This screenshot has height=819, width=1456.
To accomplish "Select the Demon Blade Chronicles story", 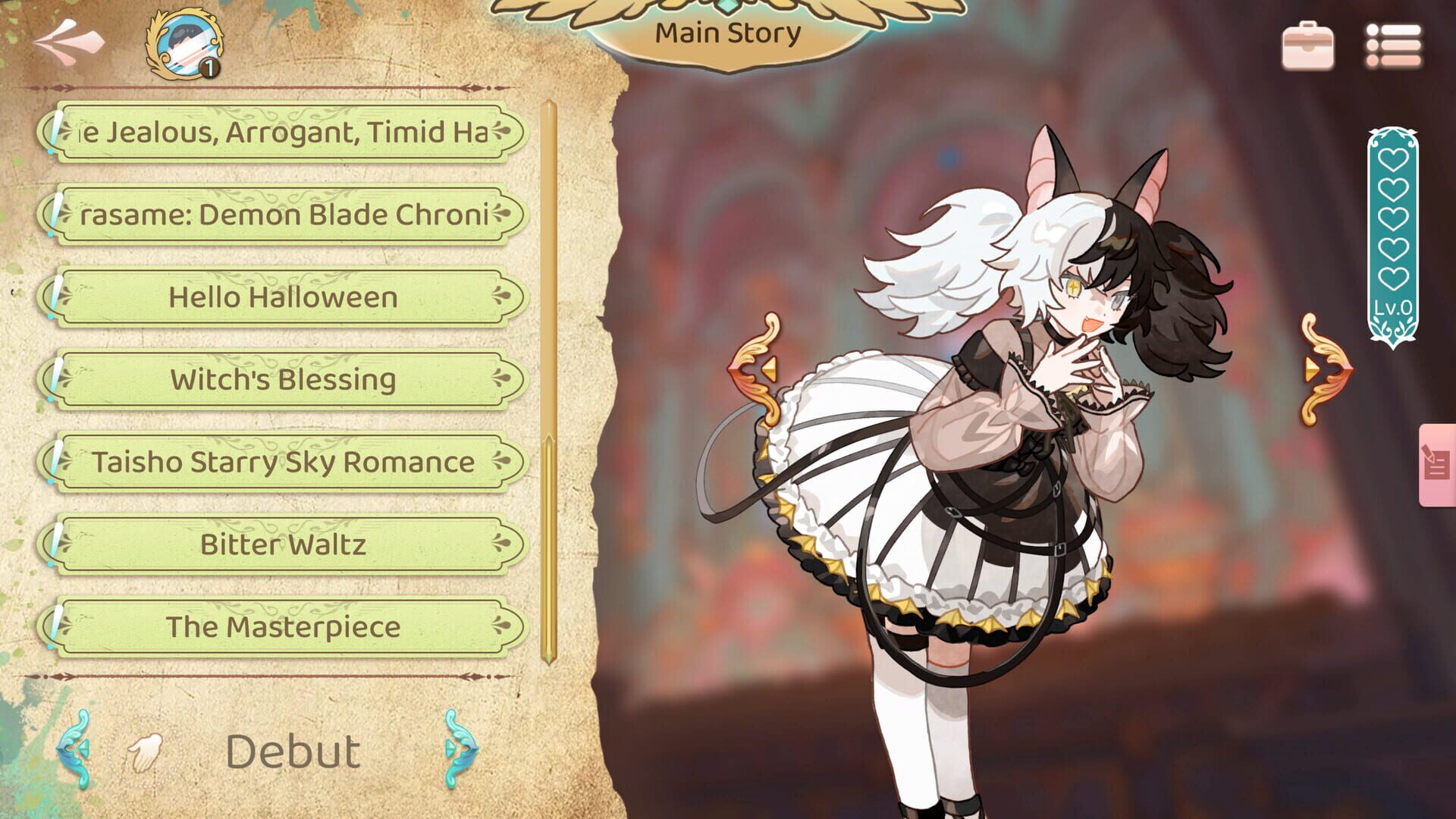I will pyautogui.click(x=284, y=215).
